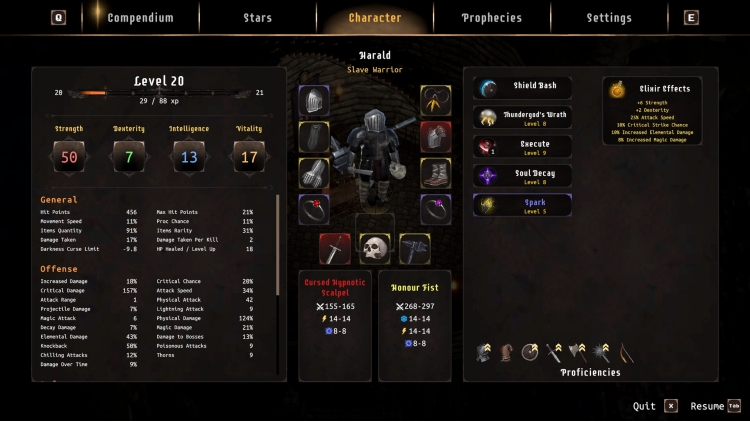Choose the equipped boots slot
The height and width of the screenshot is (422, 750).
pyautogui.click(x=435, y=172)
